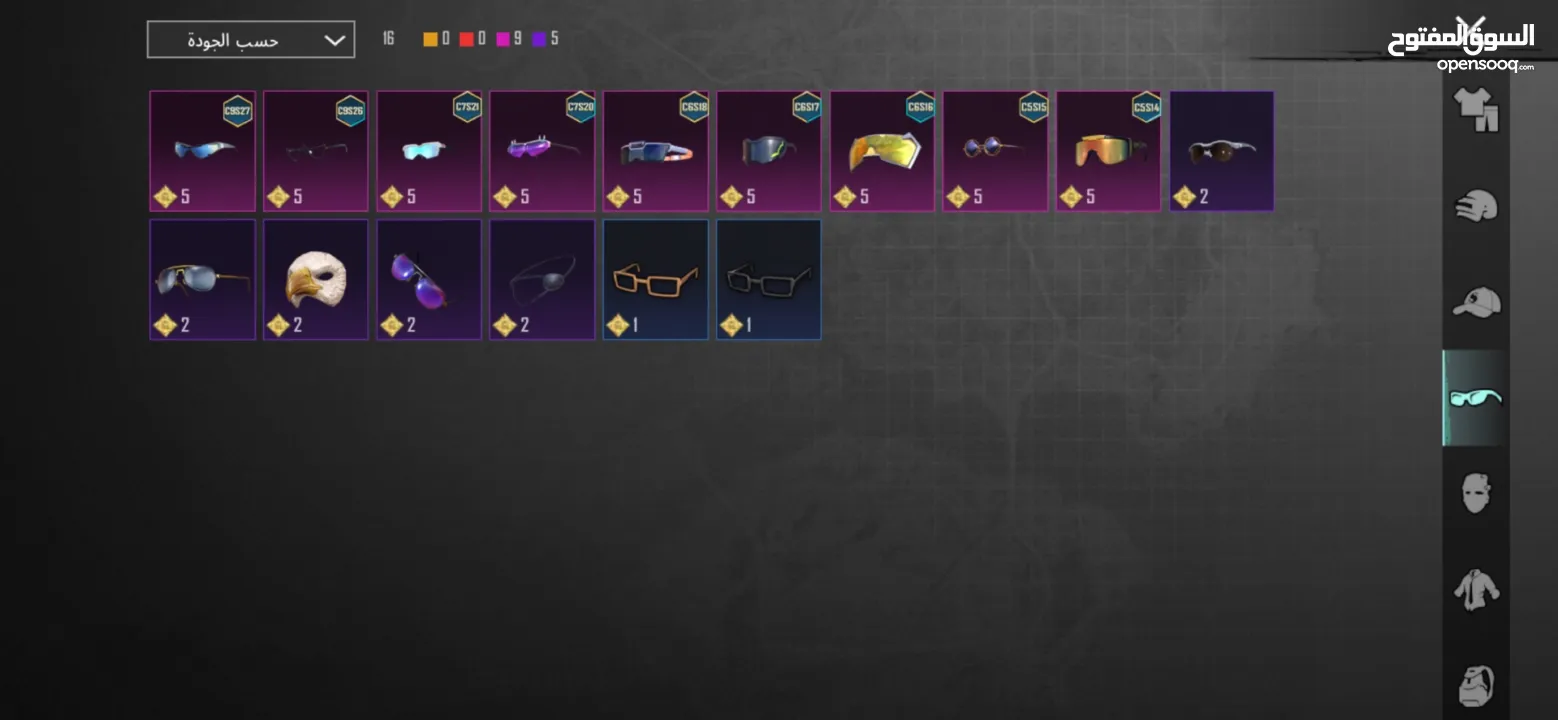The image size is (1558, 720).
Task: Pick the orange rectangular glasses
Action: tap(655, 280)
